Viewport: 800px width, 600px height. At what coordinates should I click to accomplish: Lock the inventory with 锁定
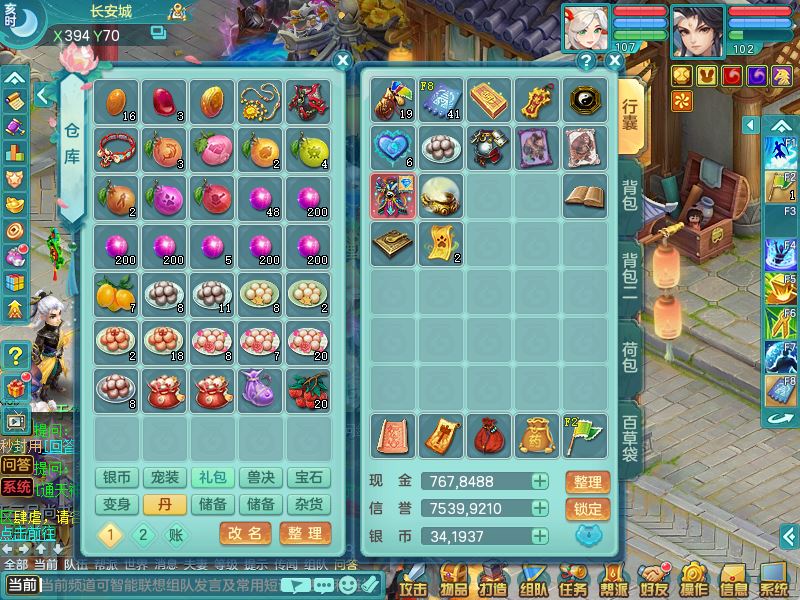point(588,508)
